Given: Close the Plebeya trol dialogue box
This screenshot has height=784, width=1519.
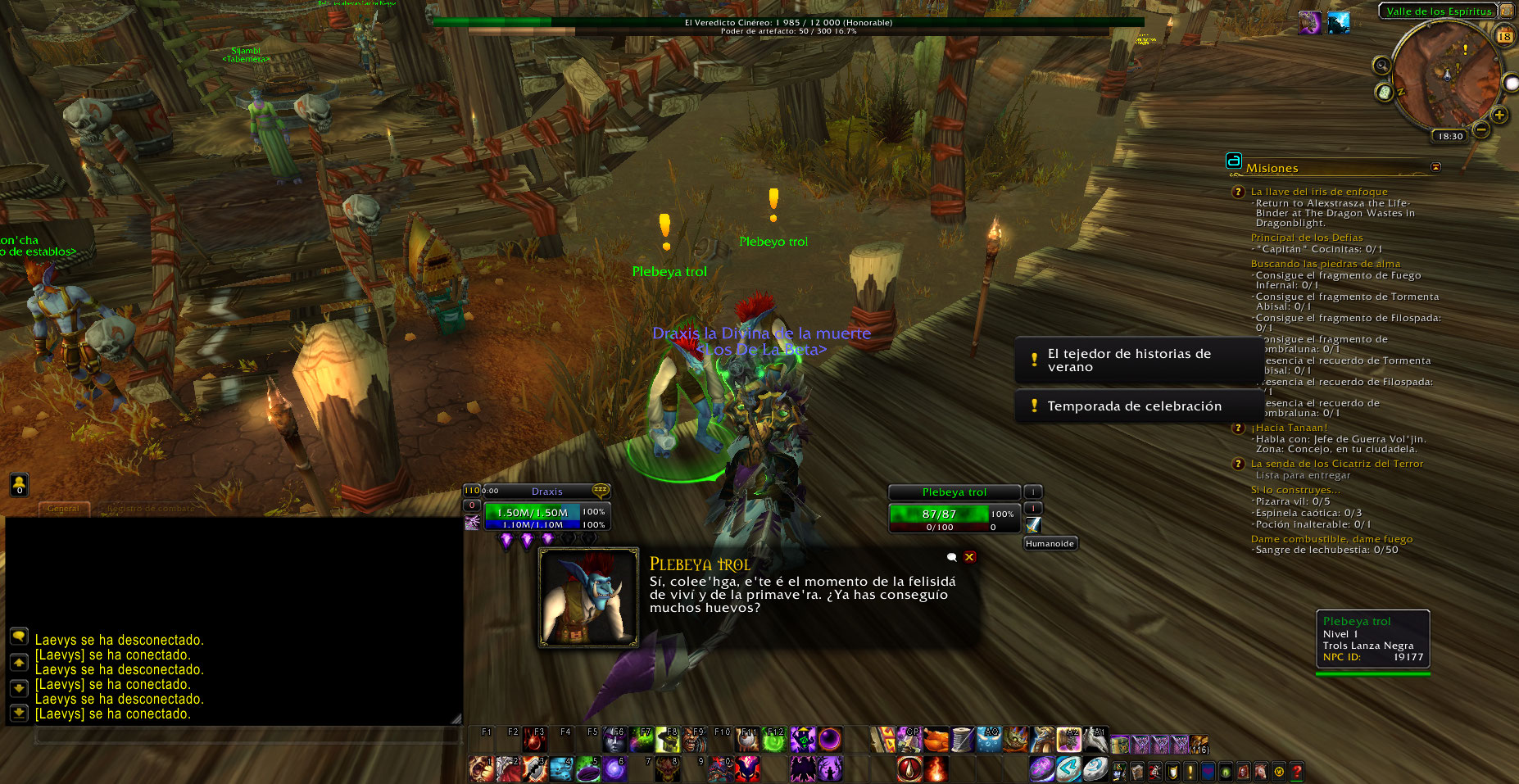Looking at the screenshot, I should 969,557.
